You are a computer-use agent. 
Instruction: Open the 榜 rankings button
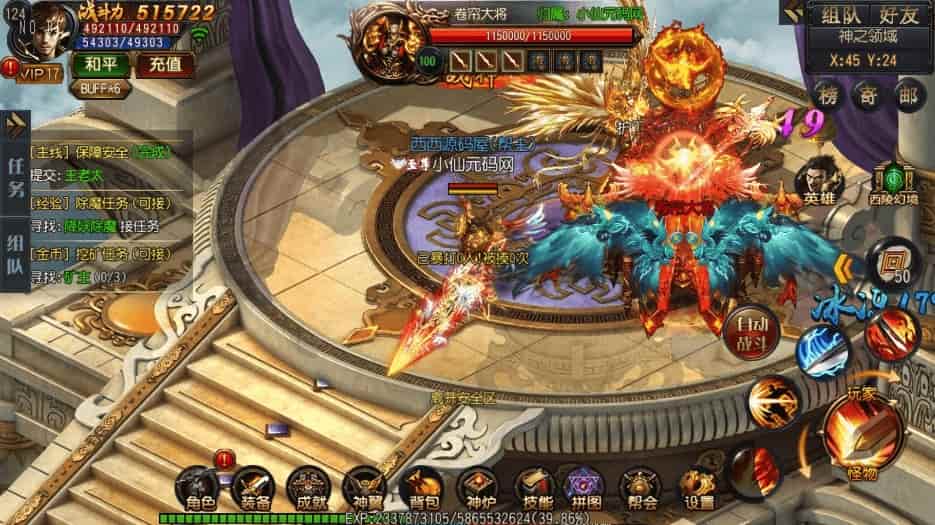828,96
